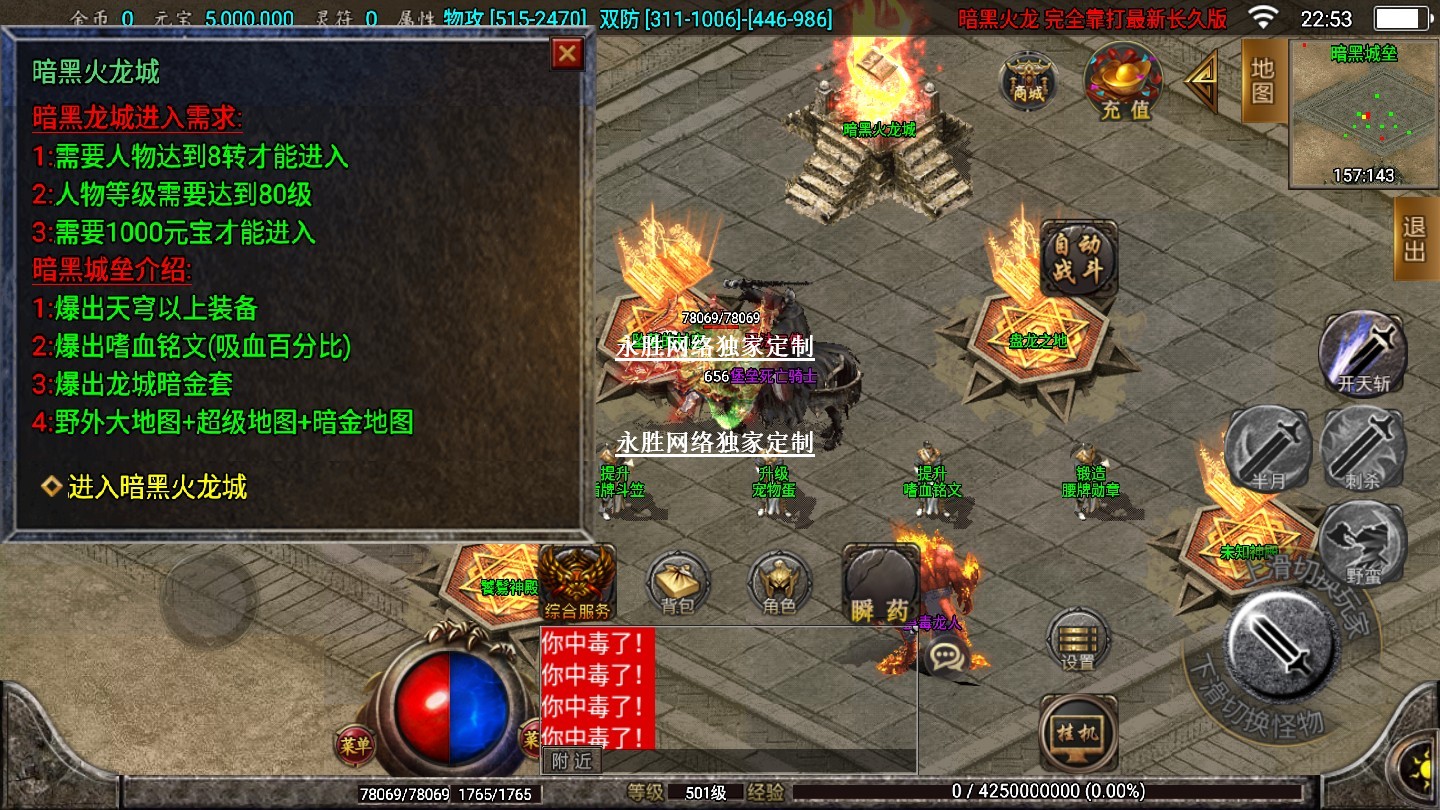Screen dimensions: 1440x810
Task: Choose the 进入暗黑火龙城 option
Action: pos(156,487)
